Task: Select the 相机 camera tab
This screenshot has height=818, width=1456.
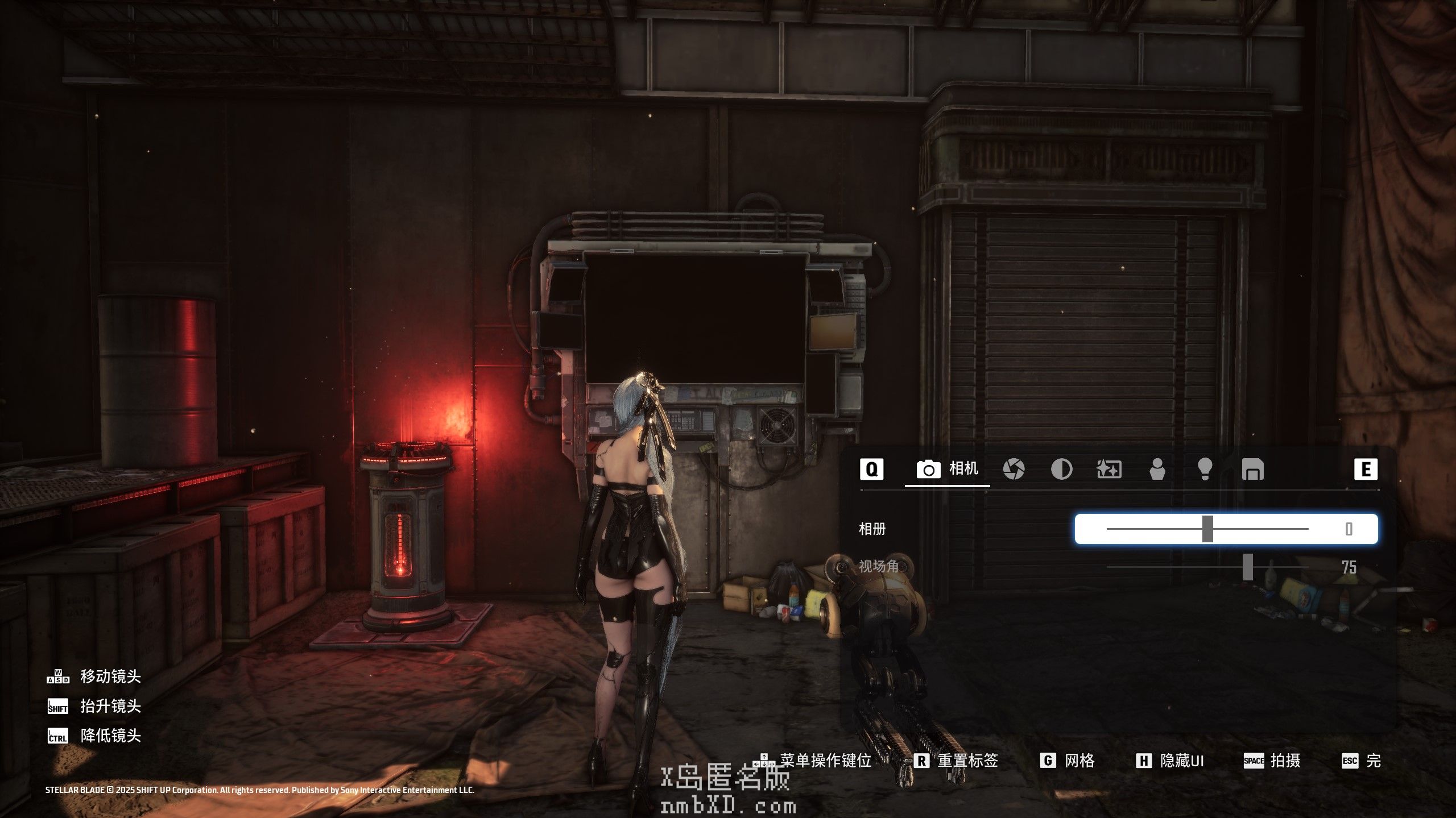Action: tap(948, 470)
